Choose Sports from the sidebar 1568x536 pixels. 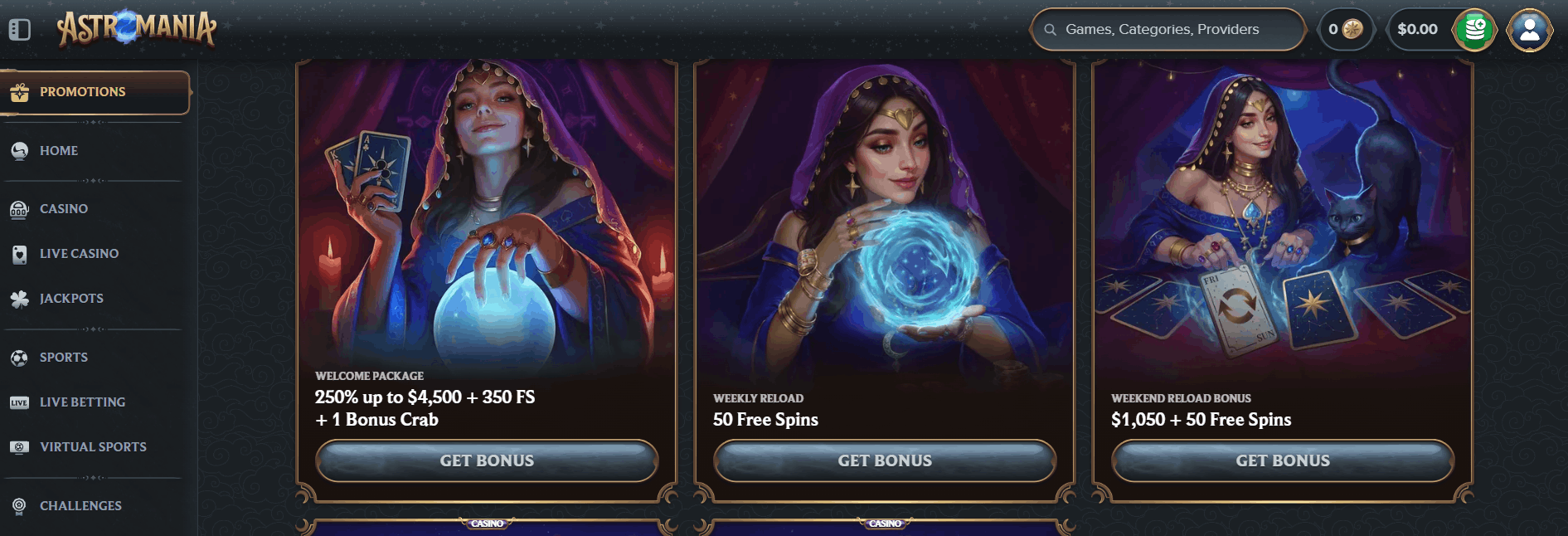tap(64, 358)
